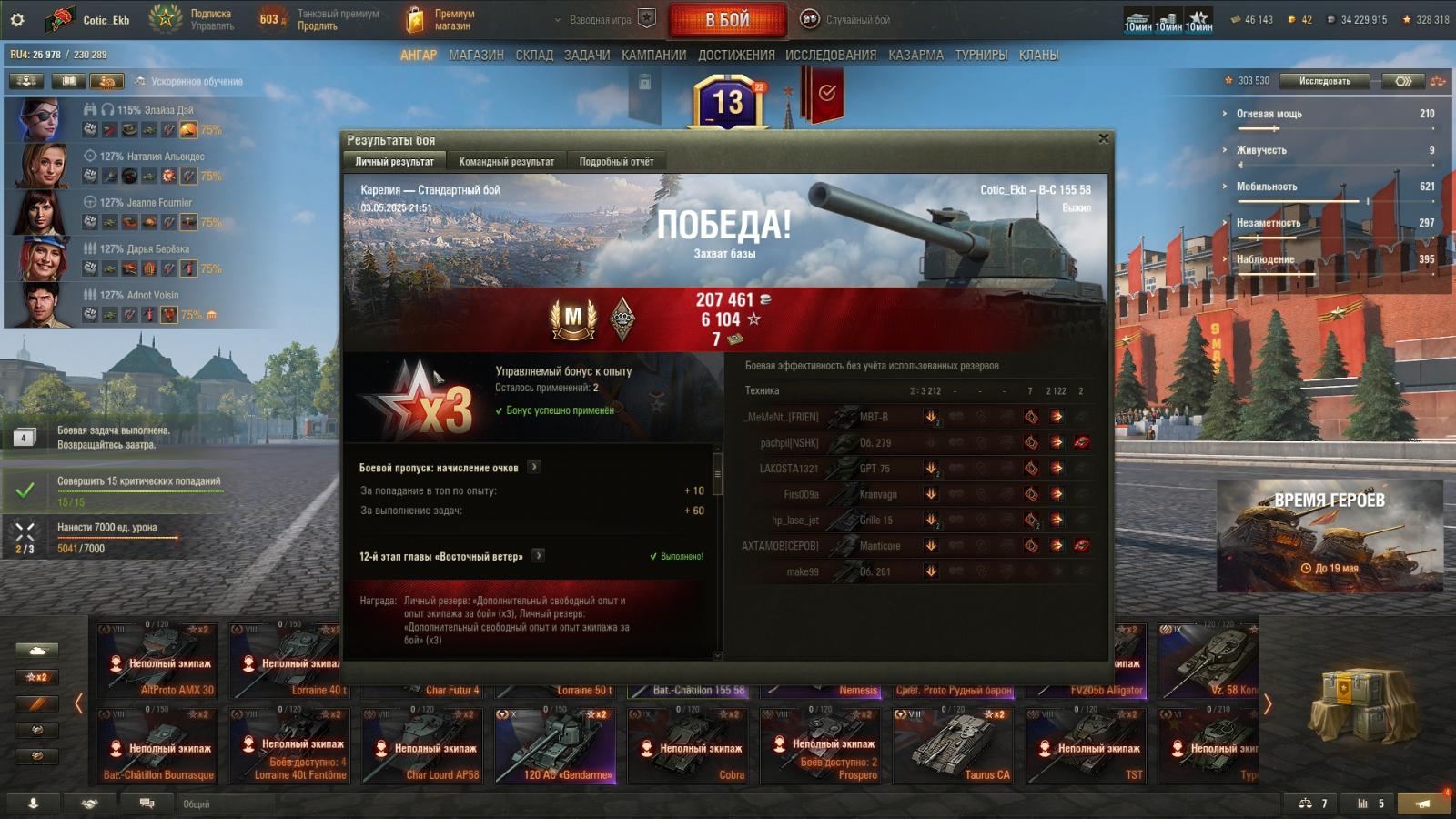
Task: Go to the МАГАЗИН section
Action: pos(476,56)
